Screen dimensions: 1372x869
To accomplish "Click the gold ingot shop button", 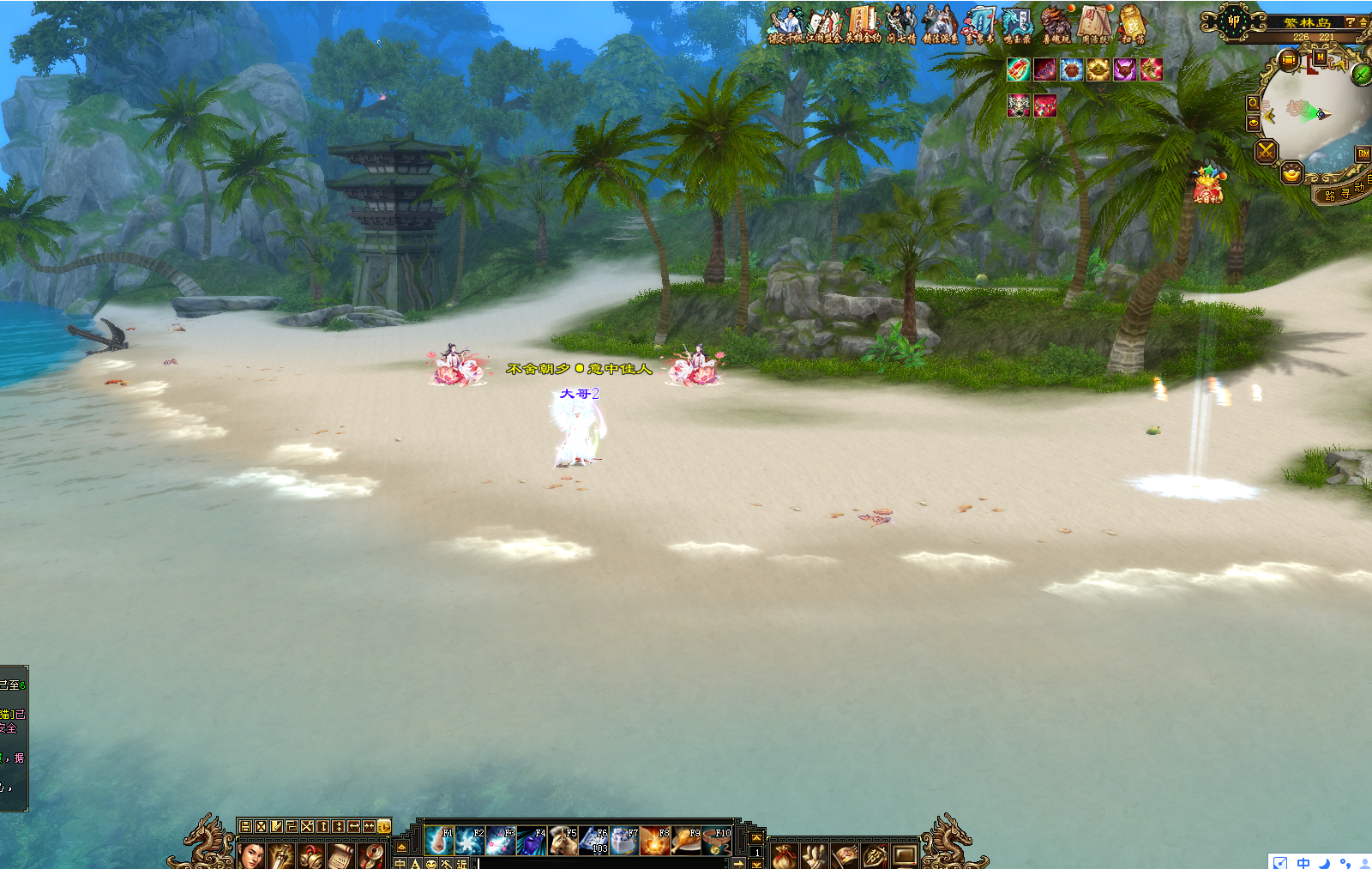I will (1291, 175).
